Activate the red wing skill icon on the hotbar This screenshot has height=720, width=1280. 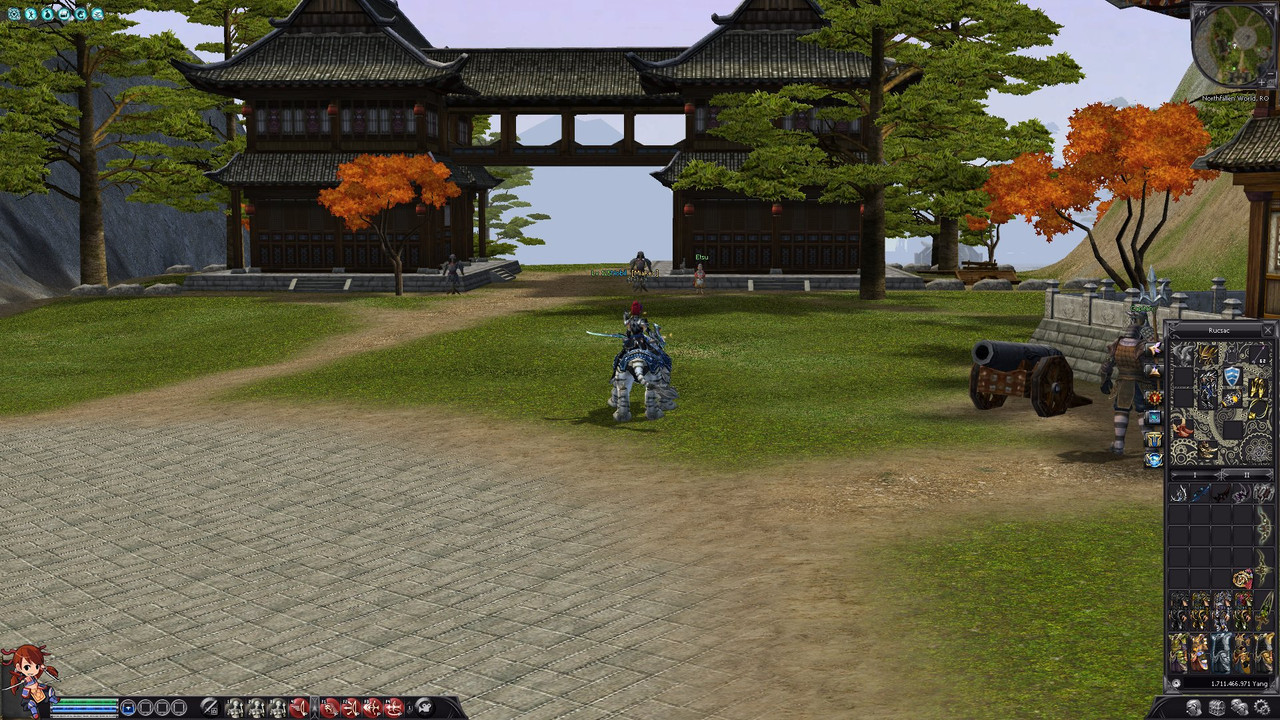tap(297, 708)
